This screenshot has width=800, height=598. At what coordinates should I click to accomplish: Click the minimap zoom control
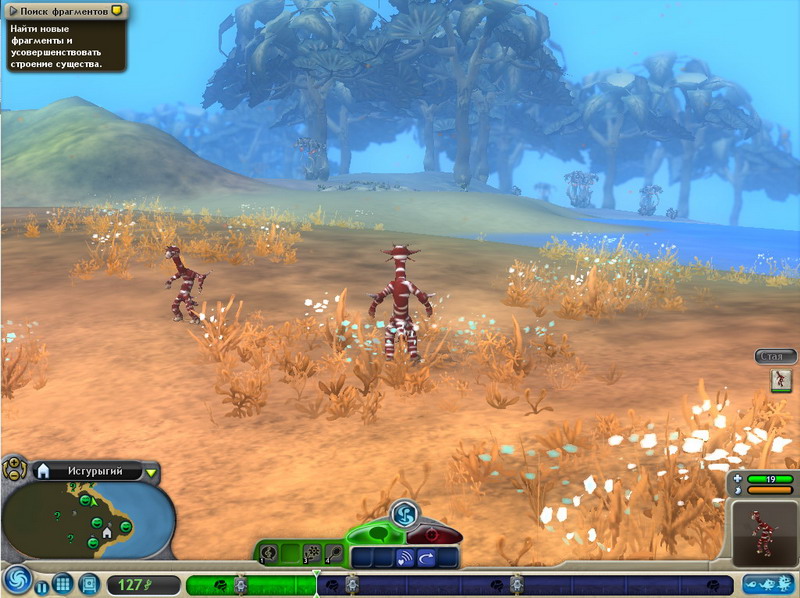tap(15, 469)
